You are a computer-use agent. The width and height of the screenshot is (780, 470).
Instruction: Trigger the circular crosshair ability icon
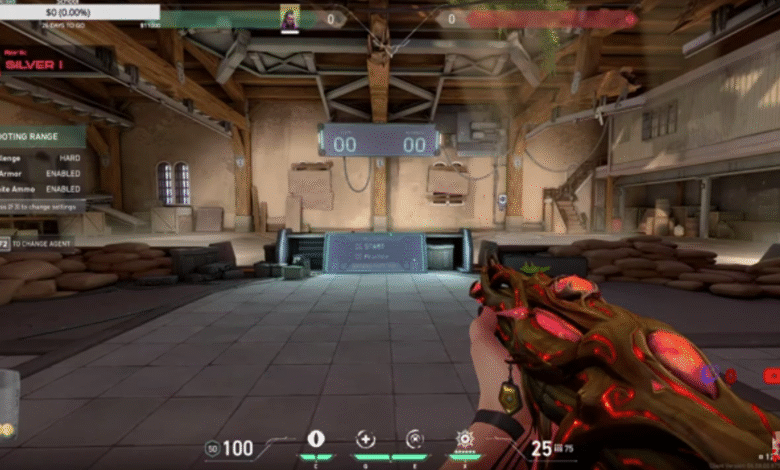pyautogui.click(x=414, y=439)
